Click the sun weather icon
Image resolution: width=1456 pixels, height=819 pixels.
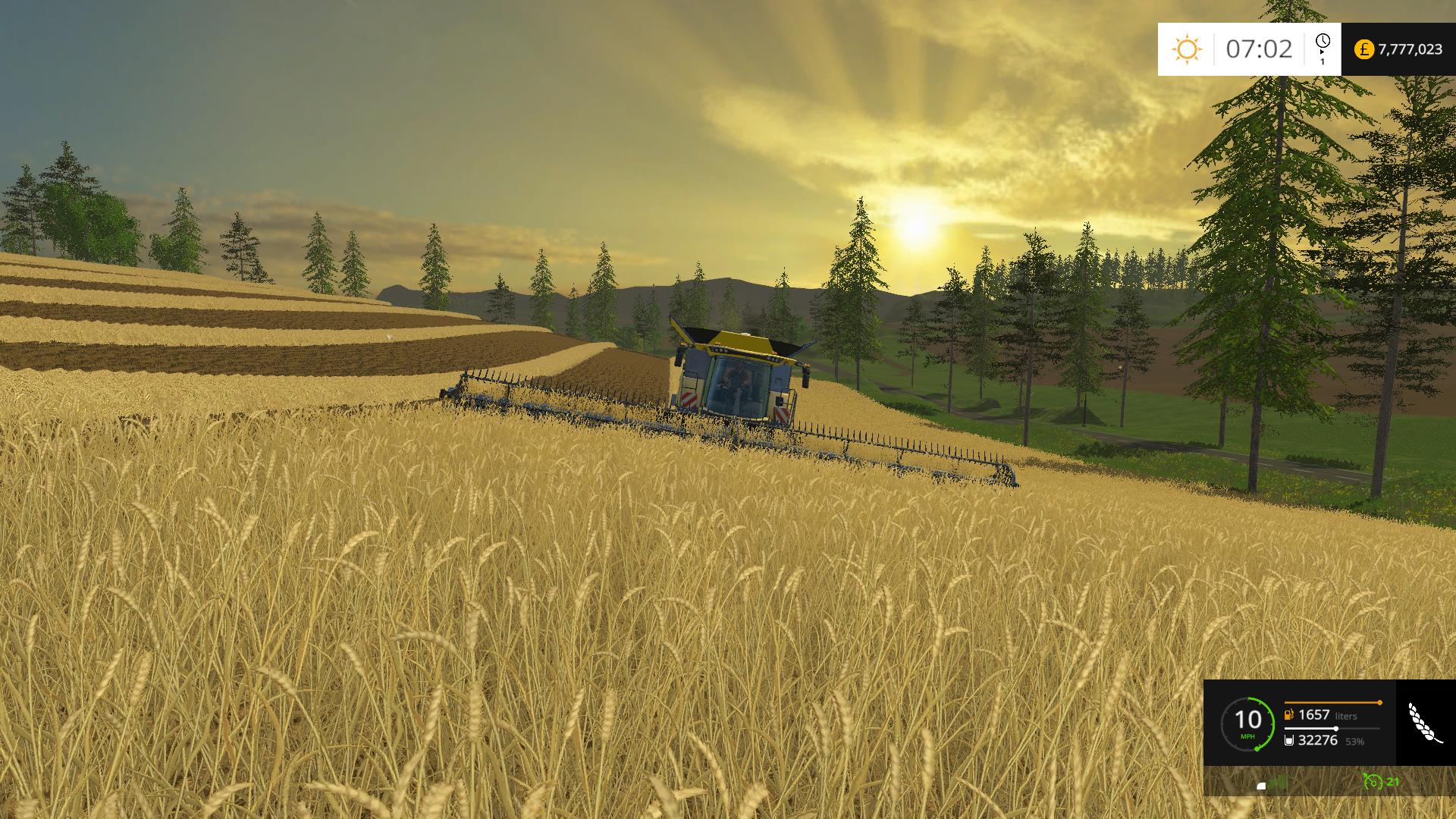tap(1187, 47)
